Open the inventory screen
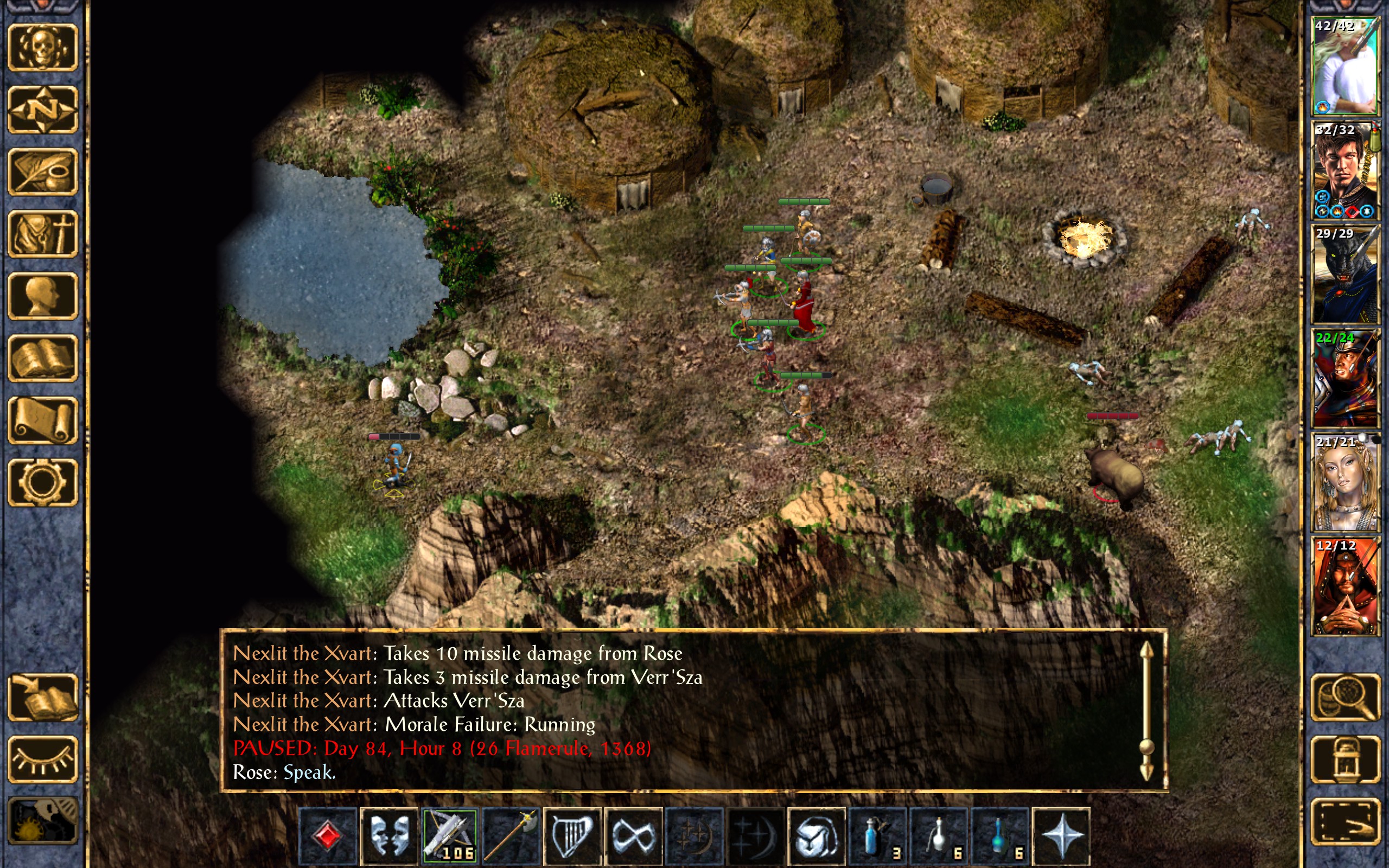Screen dimensions: 1389x868 pyautogui.click(x=42, y=234)
